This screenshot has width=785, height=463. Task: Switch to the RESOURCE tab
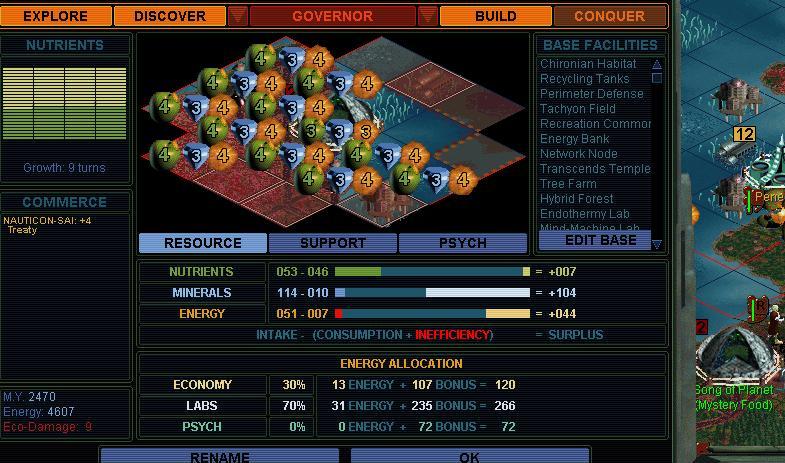[203, 243]
